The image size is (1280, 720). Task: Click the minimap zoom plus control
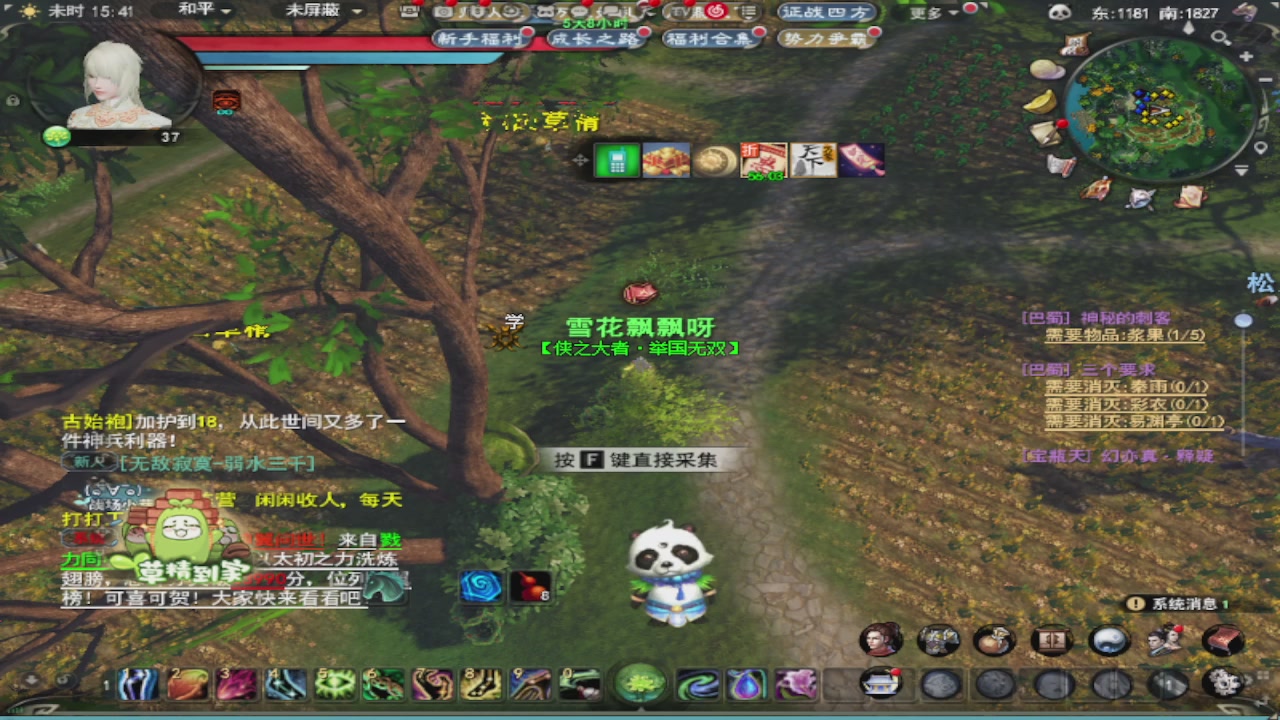1246,56
